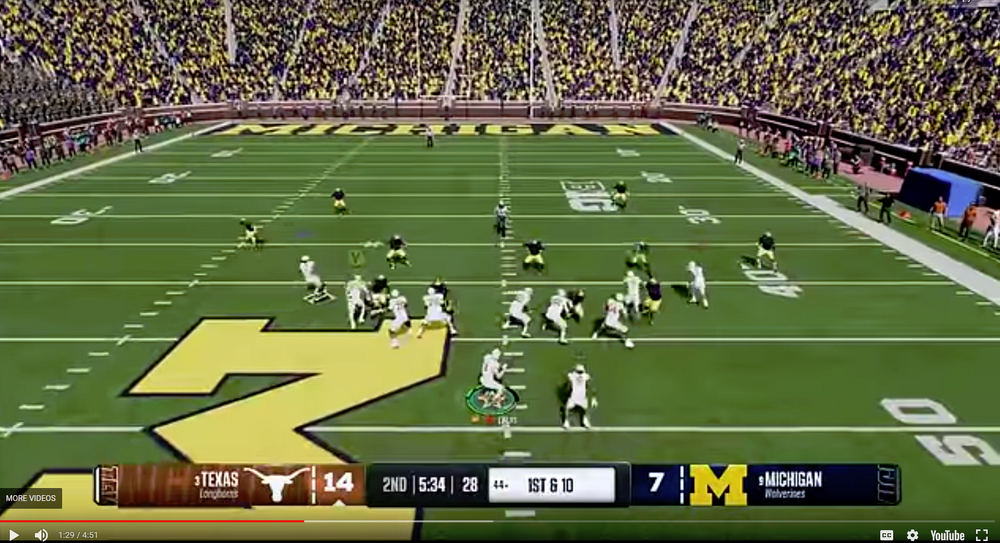The image size is (1000, 543).
Task: Open the video player settings gear
Action: [x=912, y=535]
